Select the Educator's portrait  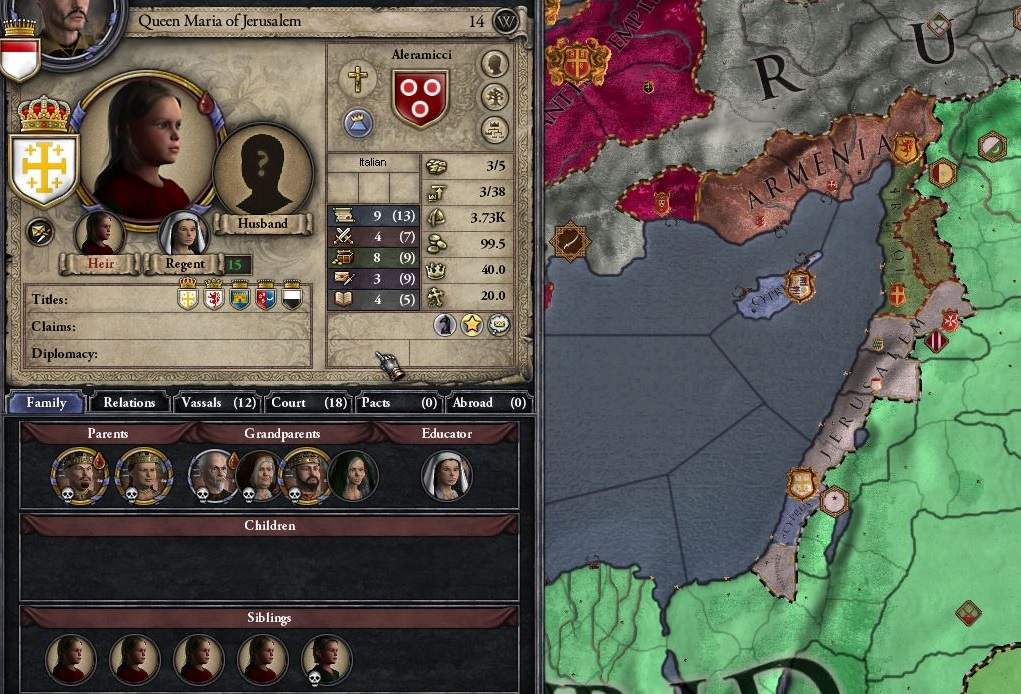446,475
